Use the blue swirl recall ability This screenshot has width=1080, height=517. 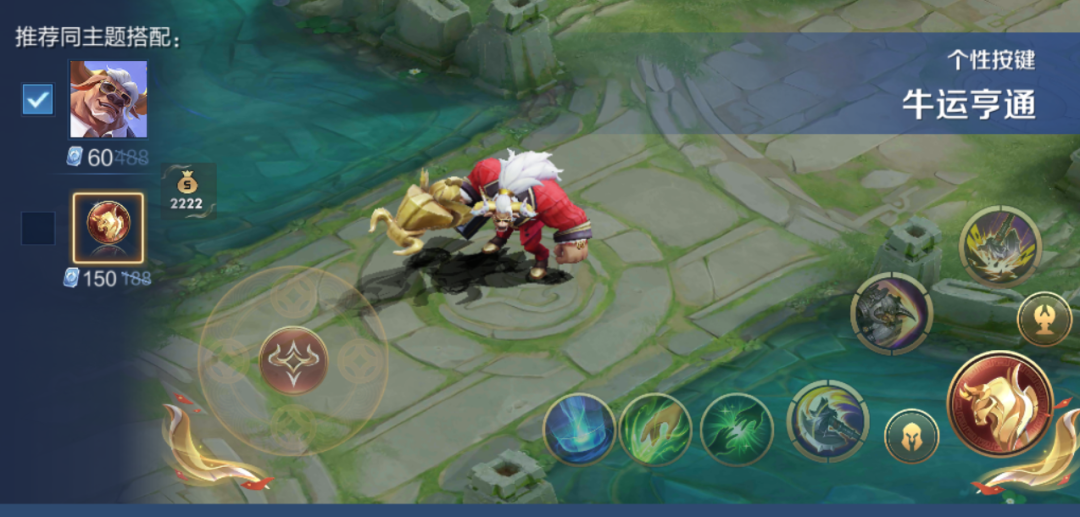pos(579,429)
